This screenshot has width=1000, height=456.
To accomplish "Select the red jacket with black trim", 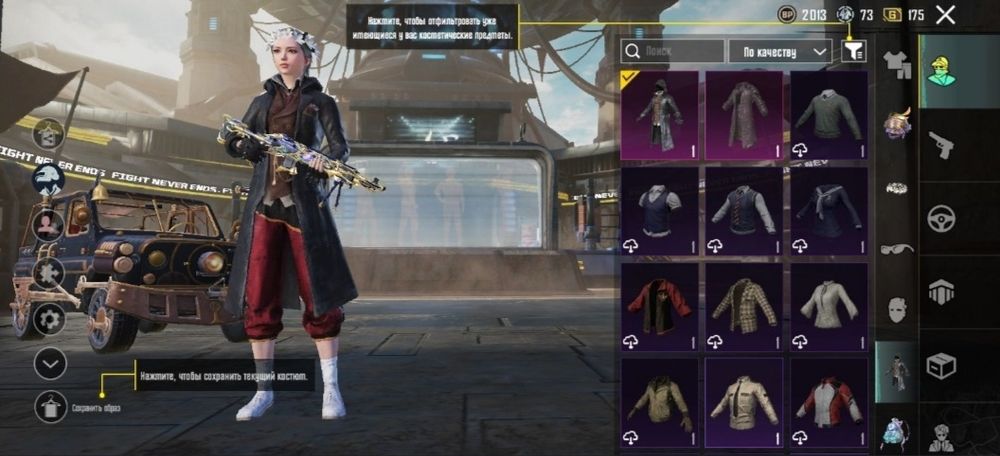I will (659, 307).
